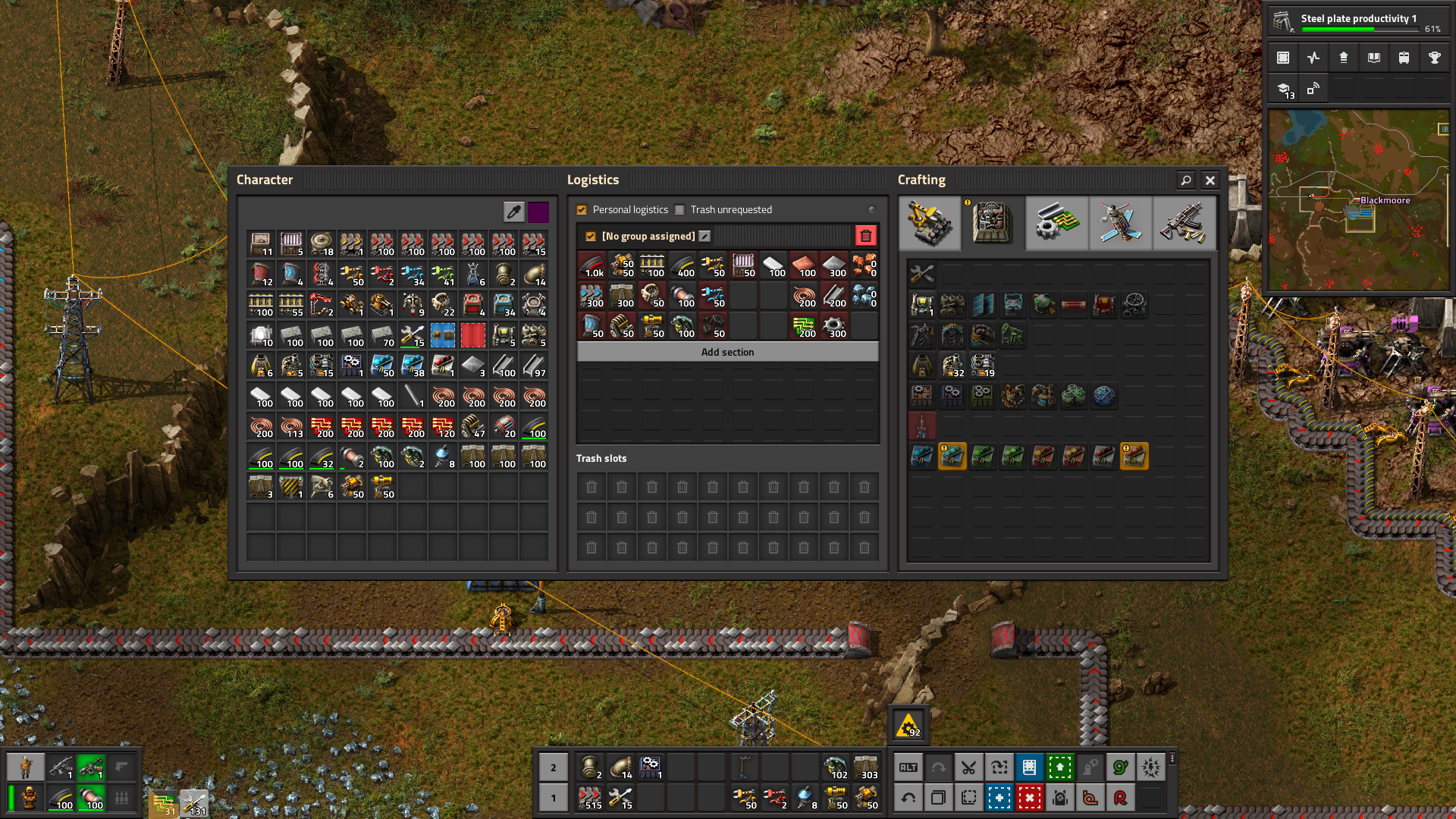1456x819 pixels.
Task: Rename the unassigned logistics group with pencil
Action: click(704, 236)
